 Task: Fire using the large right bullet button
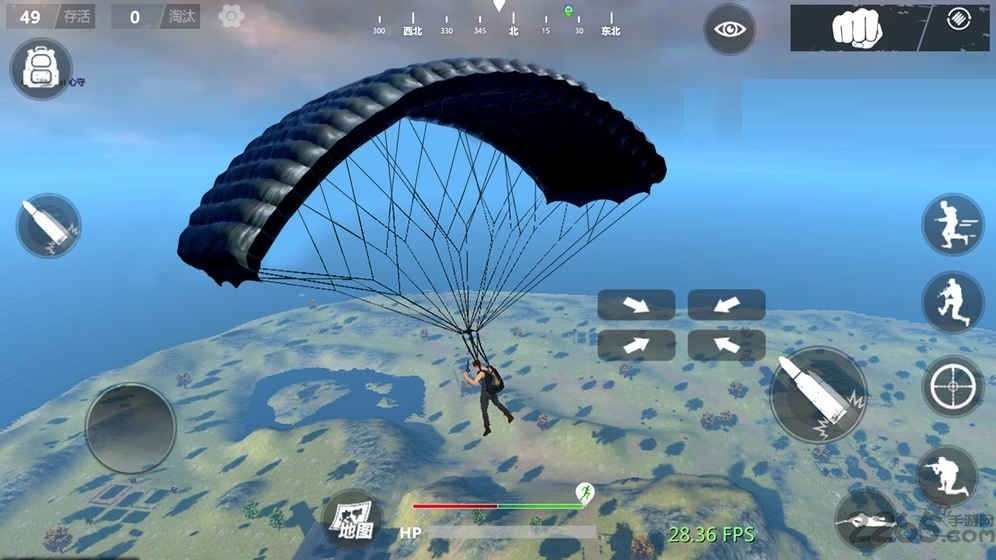click(x=818, y=395)
